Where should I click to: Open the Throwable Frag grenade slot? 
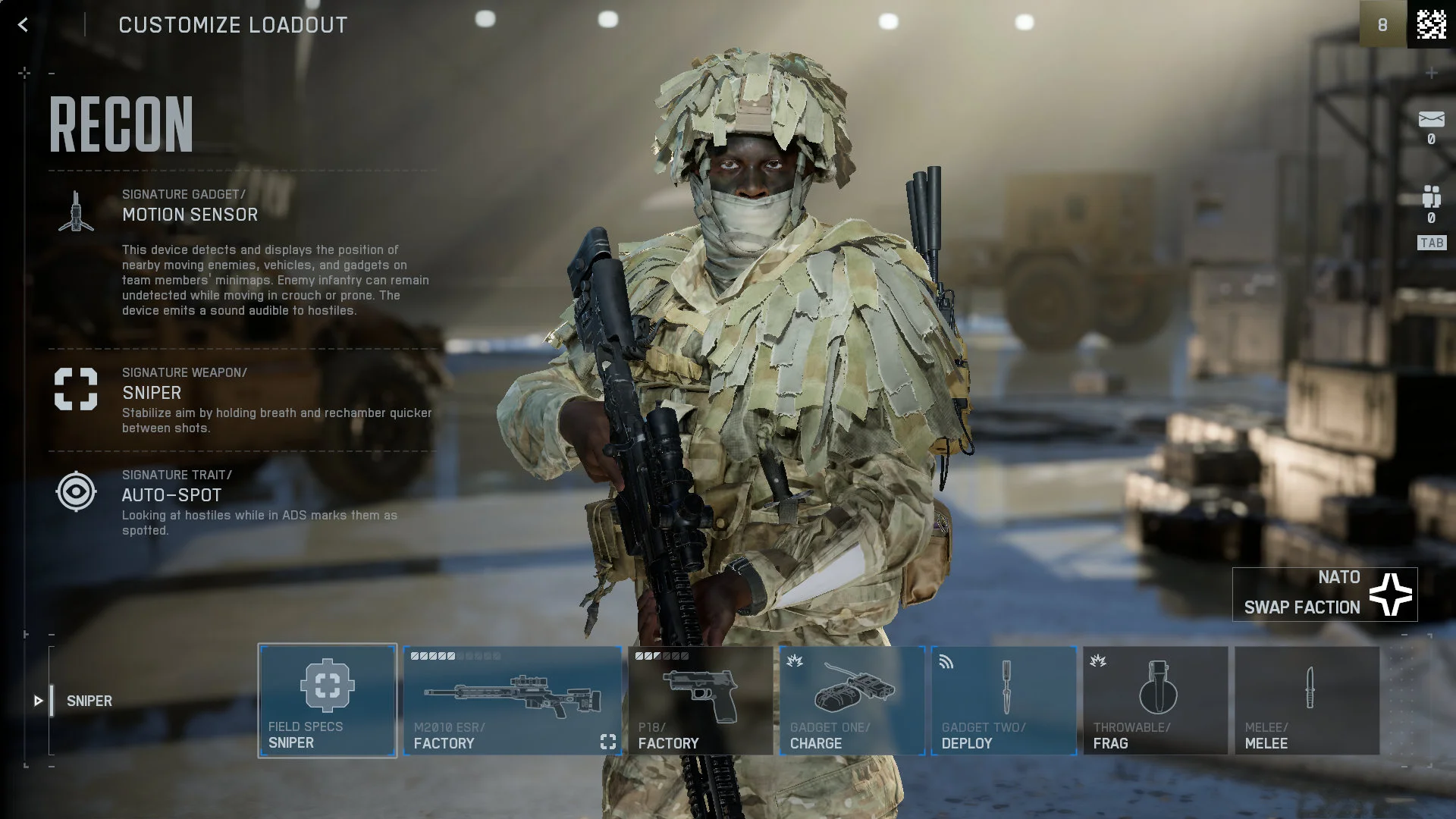pos(1155,701)
